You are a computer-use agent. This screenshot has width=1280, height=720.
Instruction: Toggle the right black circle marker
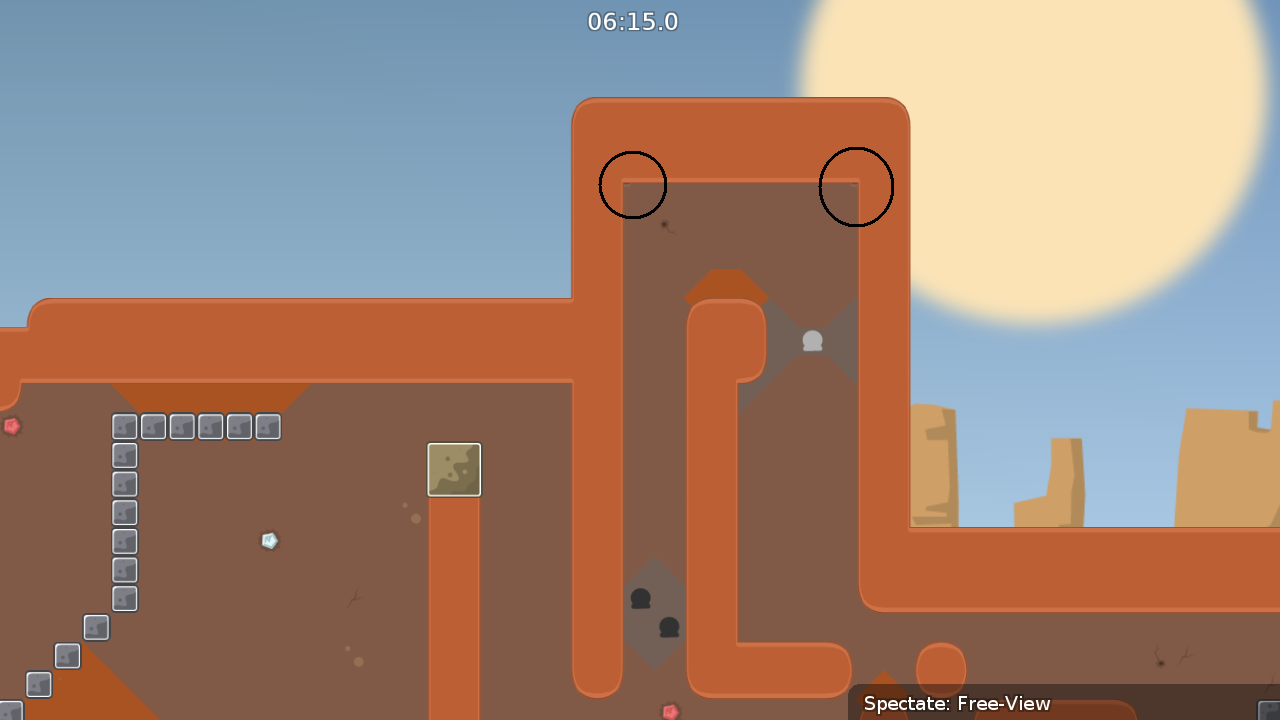click(x=856, y=187)
